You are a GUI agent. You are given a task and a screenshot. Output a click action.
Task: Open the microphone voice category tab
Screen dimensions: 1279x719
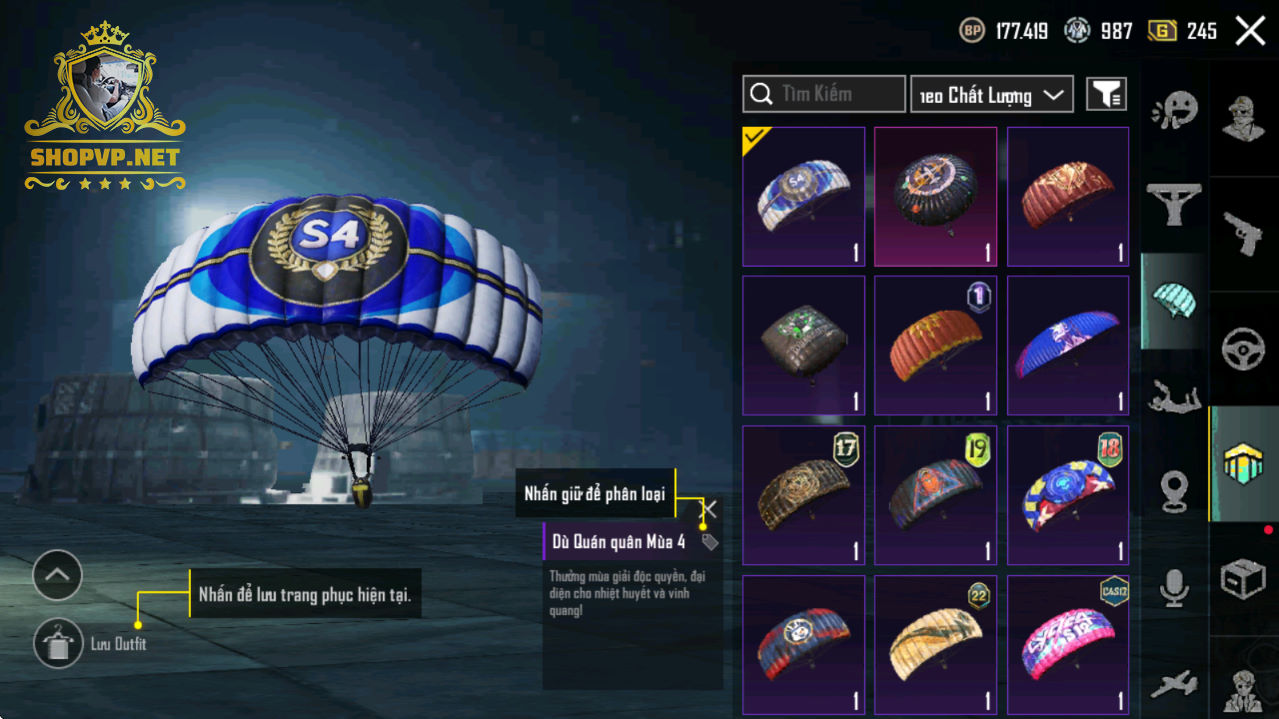coord(1174,588)
